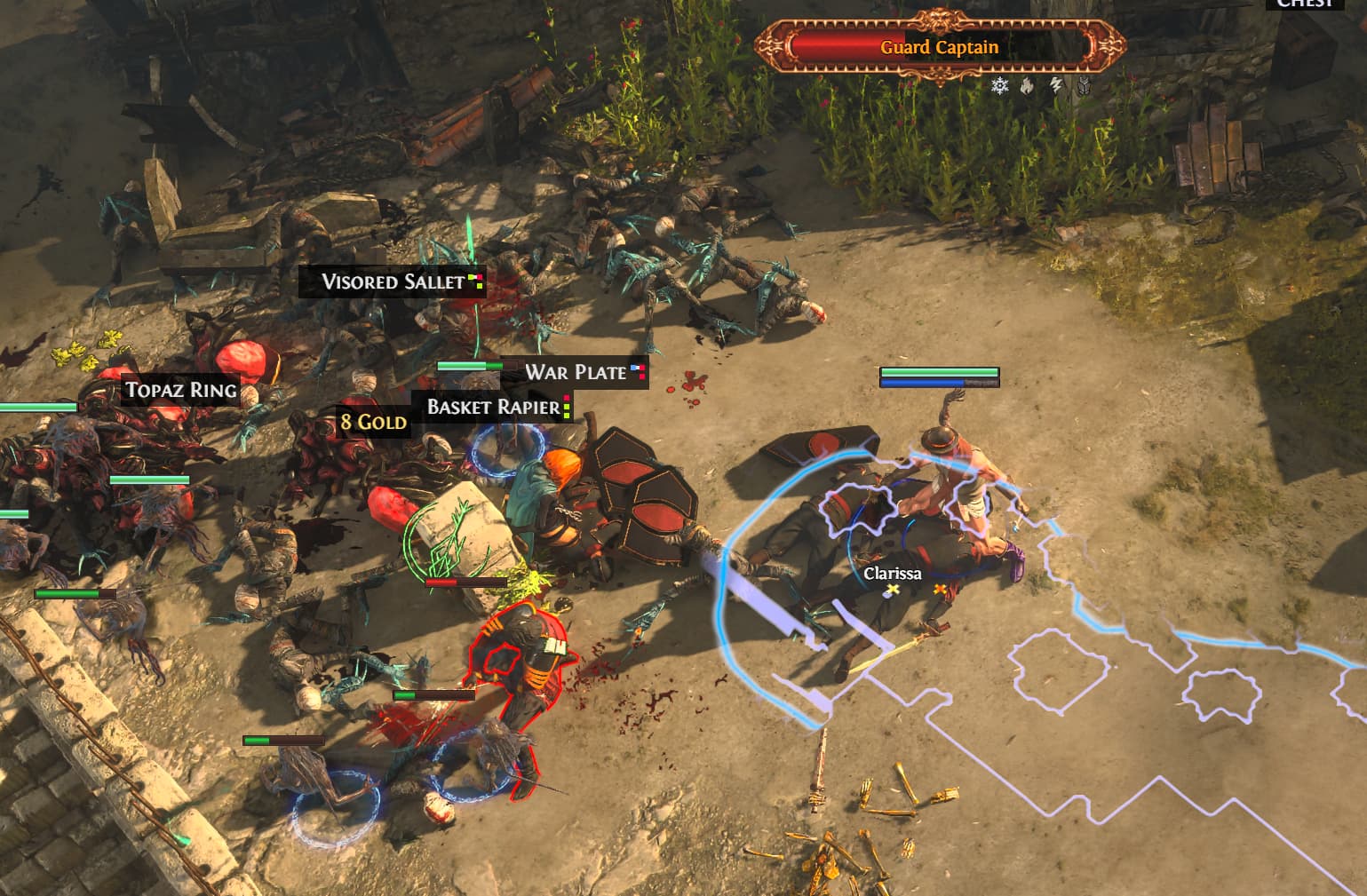Click the cold resistance snowflake icon below the boss bar
The width and height of the screenshot is (1367, 896).
999,85
